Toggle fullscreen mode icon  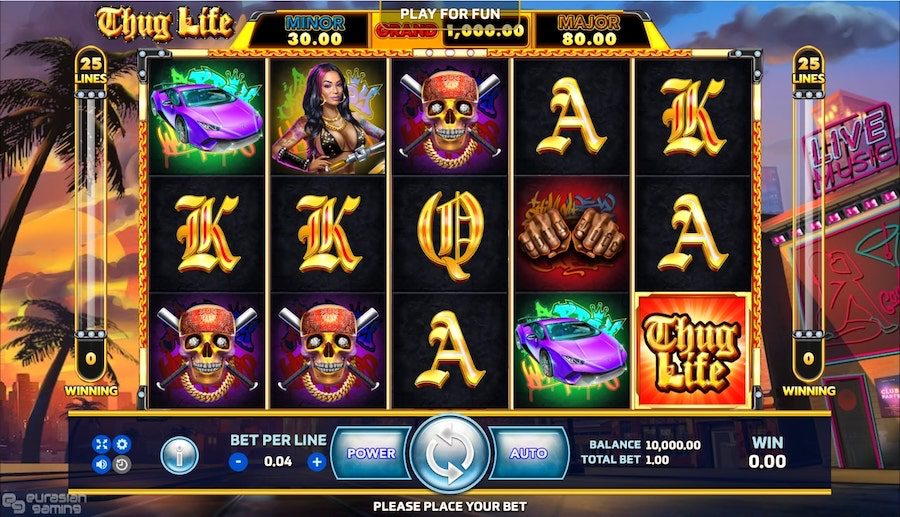[102, 444]
